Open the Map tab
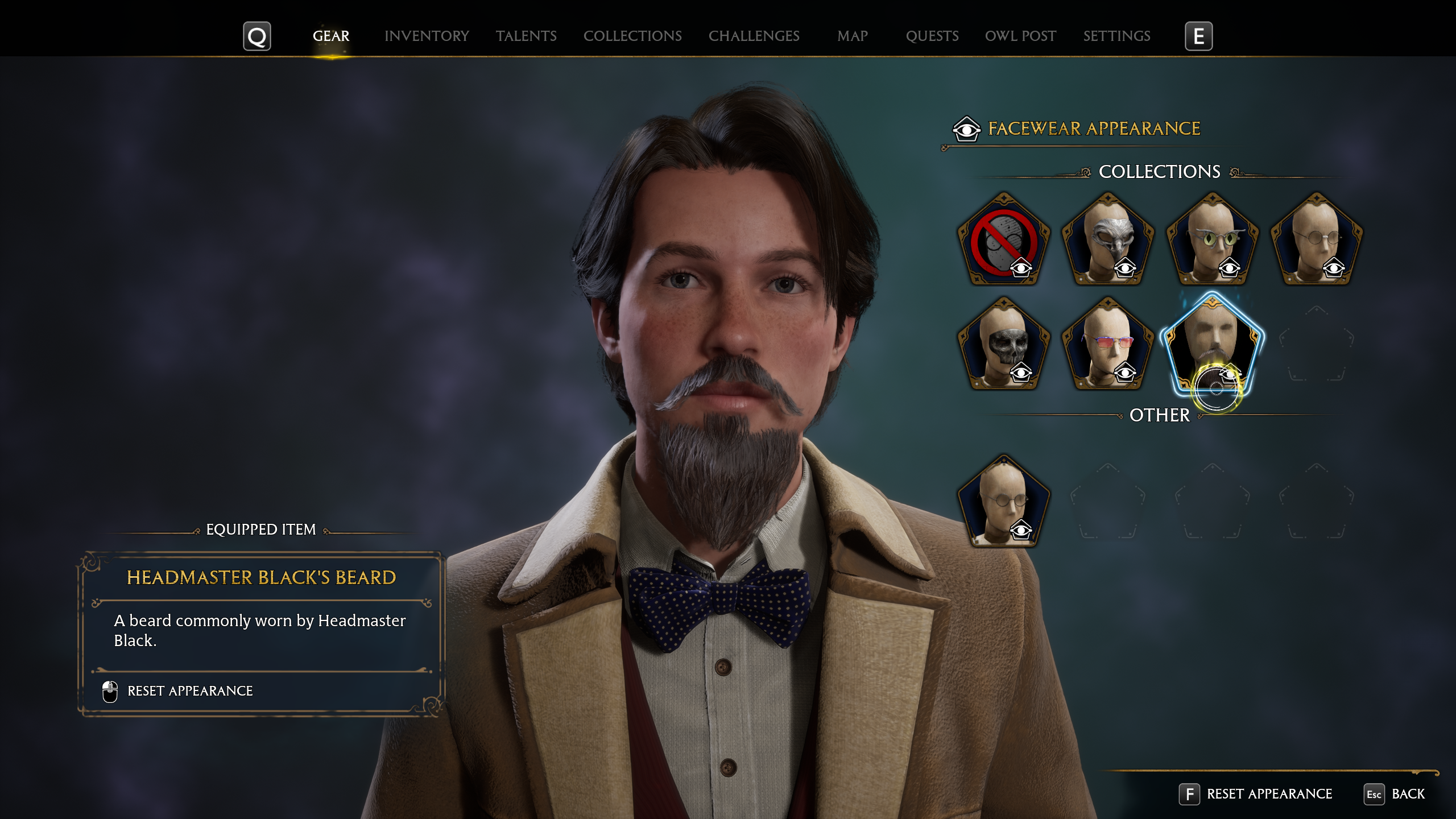 coord(852,36)
